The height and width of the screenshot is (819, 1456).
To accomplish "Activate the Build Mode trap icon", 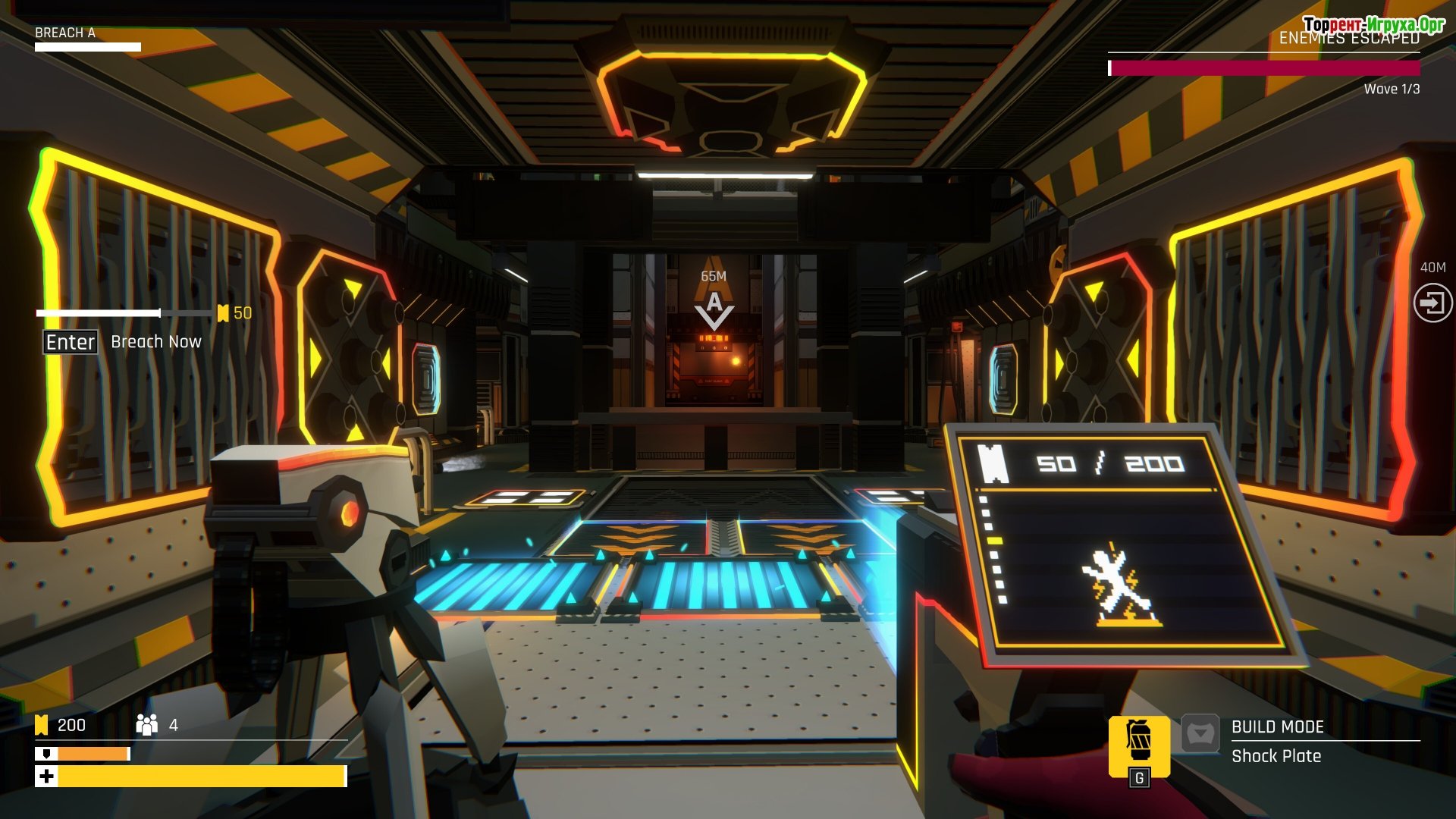I will pyautogui.click(x=1200, y=734).
